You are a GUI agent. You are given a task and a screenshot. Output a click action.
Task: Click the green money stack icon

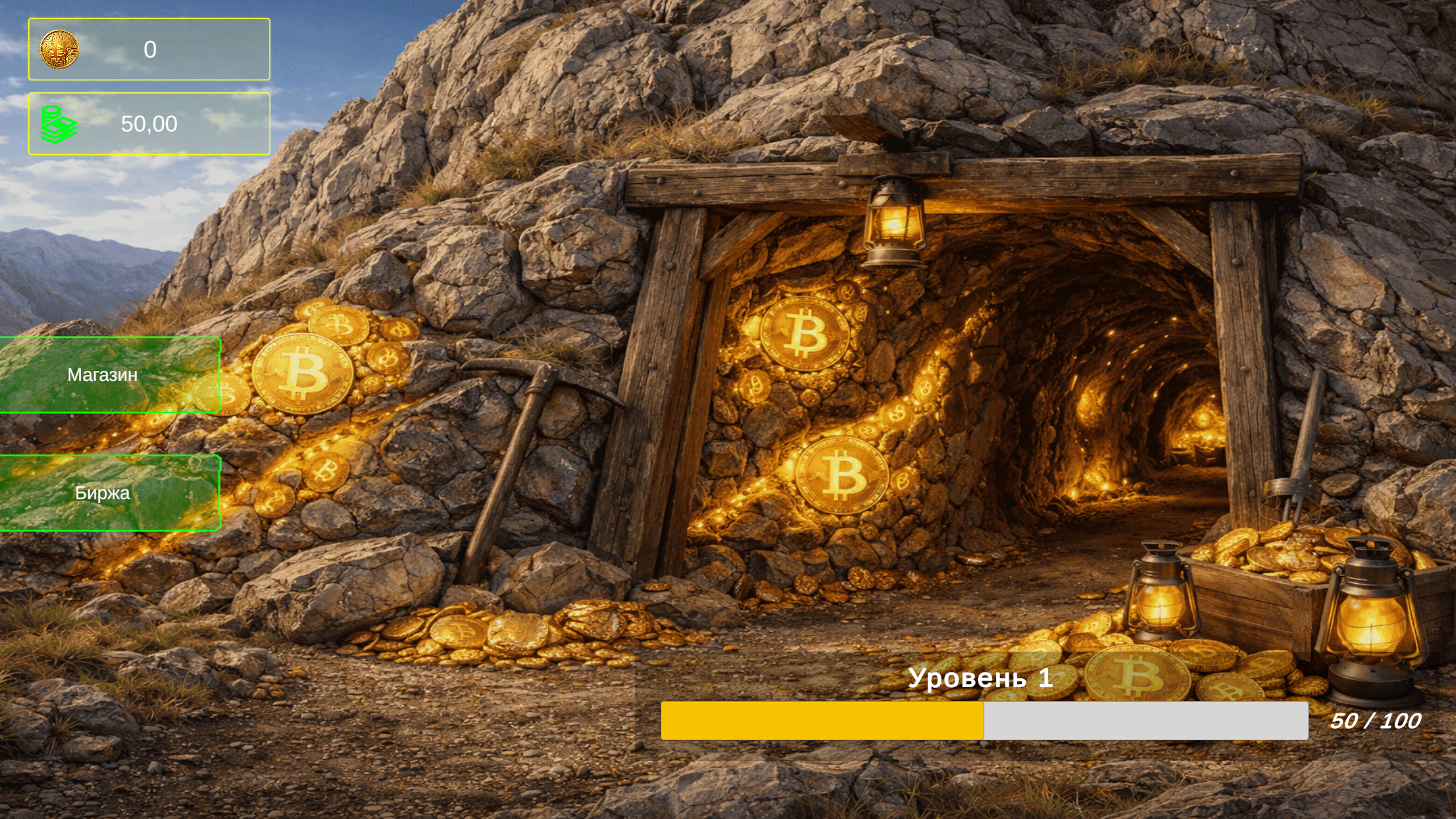[58, 123]
